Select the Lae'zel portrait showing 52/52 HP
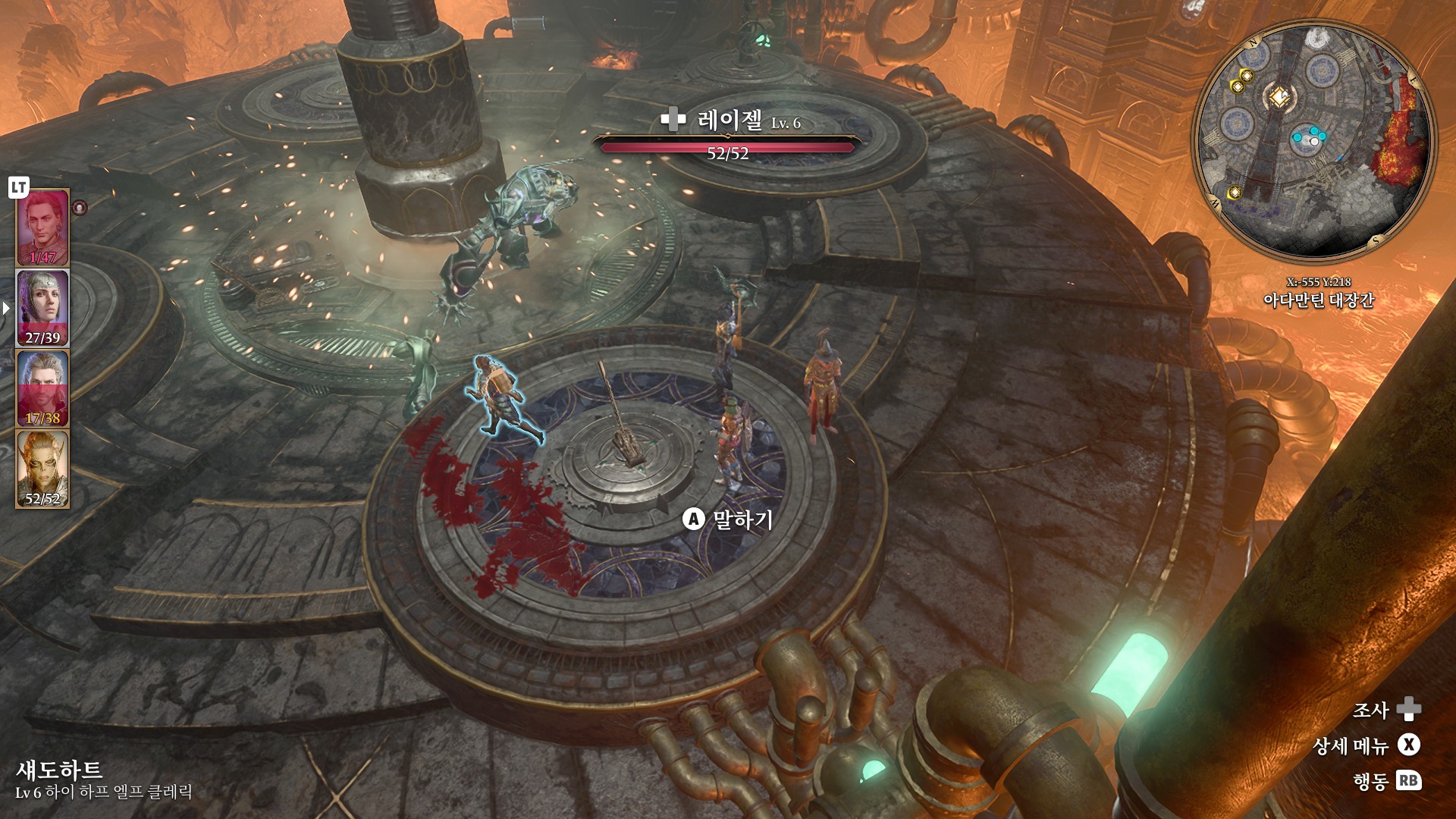The height and width of the screenshot is (819, 1456). [x=42, y=469]
